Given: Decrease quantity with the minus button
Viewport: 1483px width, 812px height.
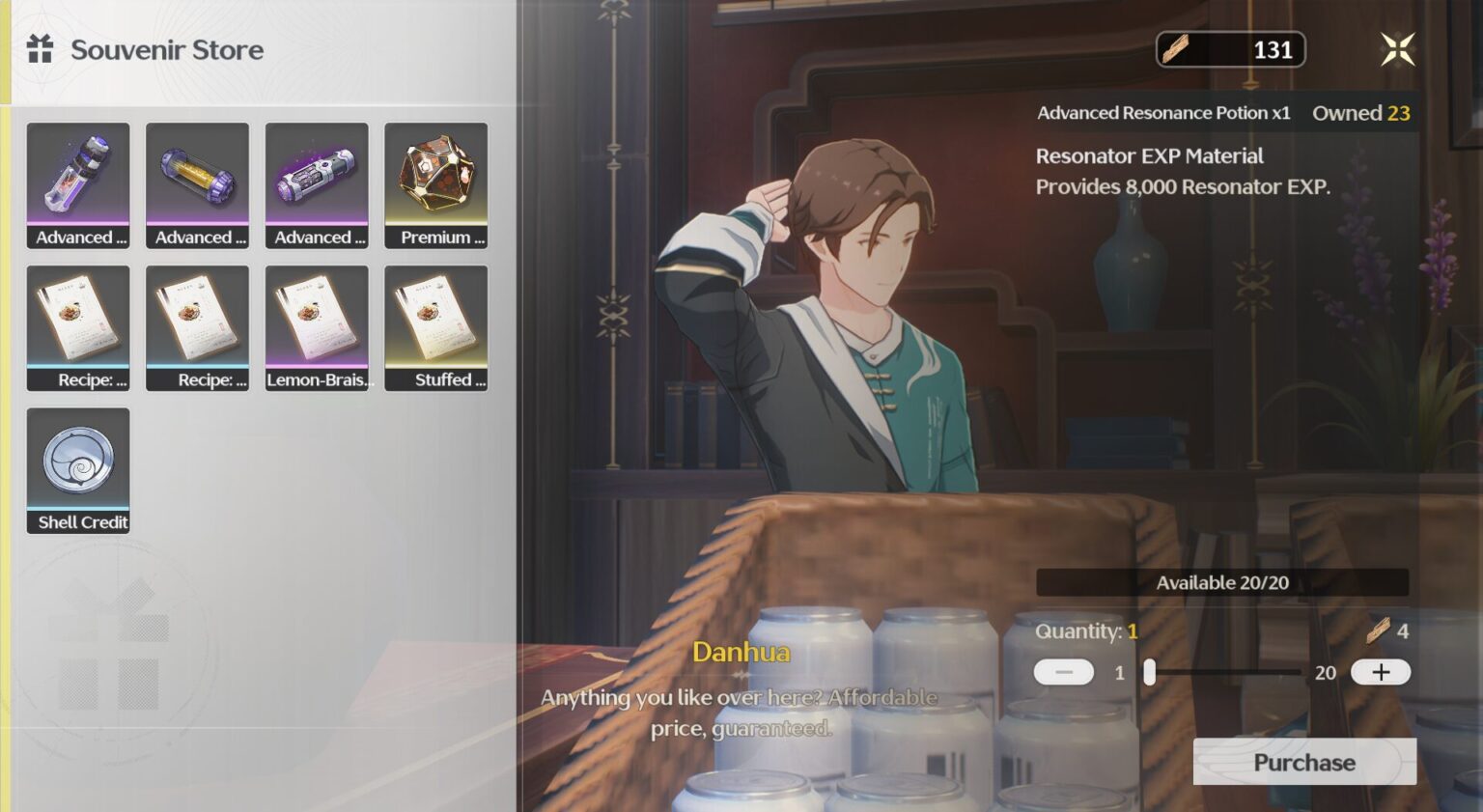Looking at the screenshot, I should coord(1062,672).
